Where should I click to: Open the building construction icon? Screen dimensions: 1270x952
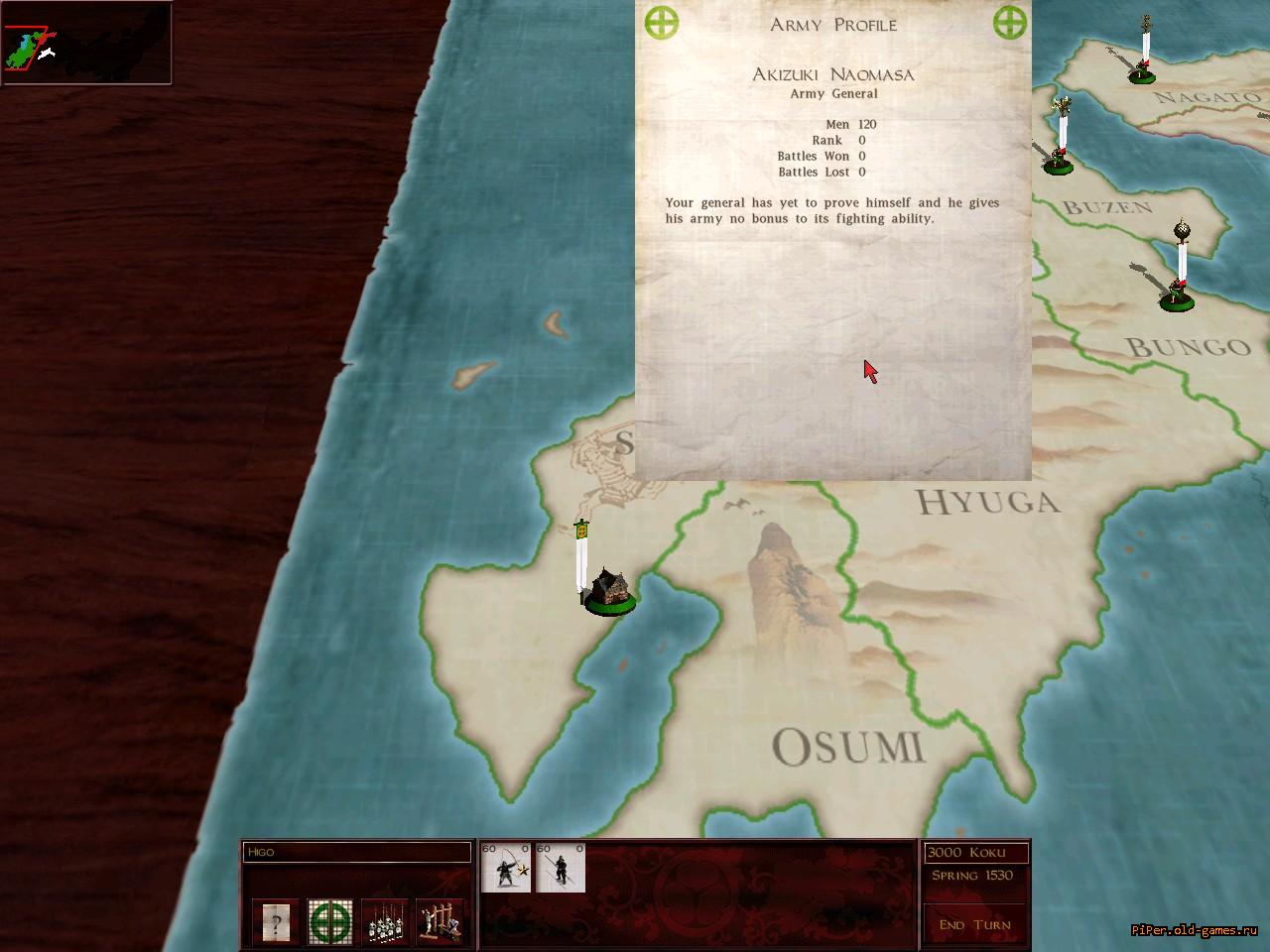point(440,922)
